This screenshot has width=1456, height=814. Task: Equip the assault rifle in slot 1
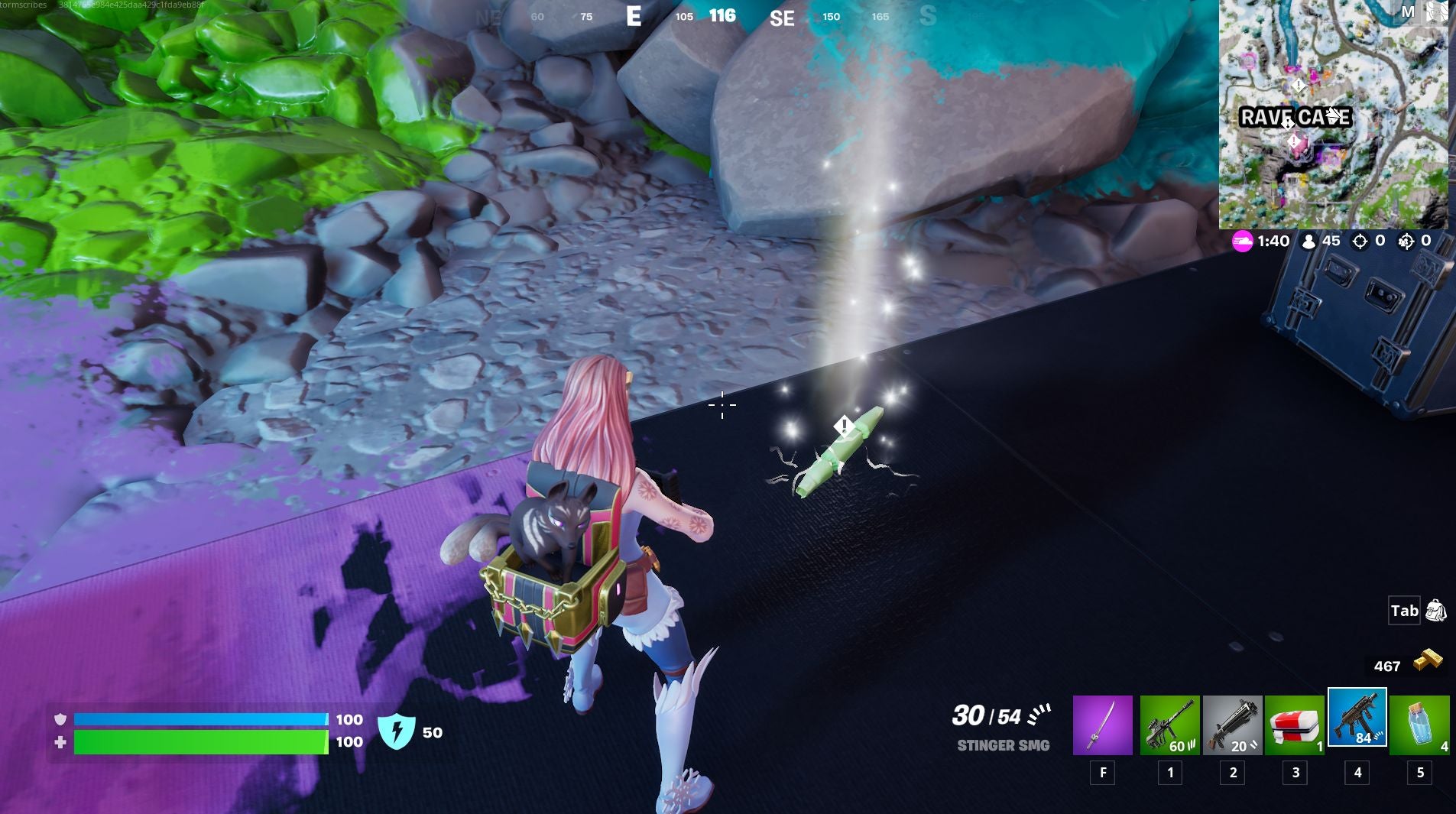[x=1170, y=725]
